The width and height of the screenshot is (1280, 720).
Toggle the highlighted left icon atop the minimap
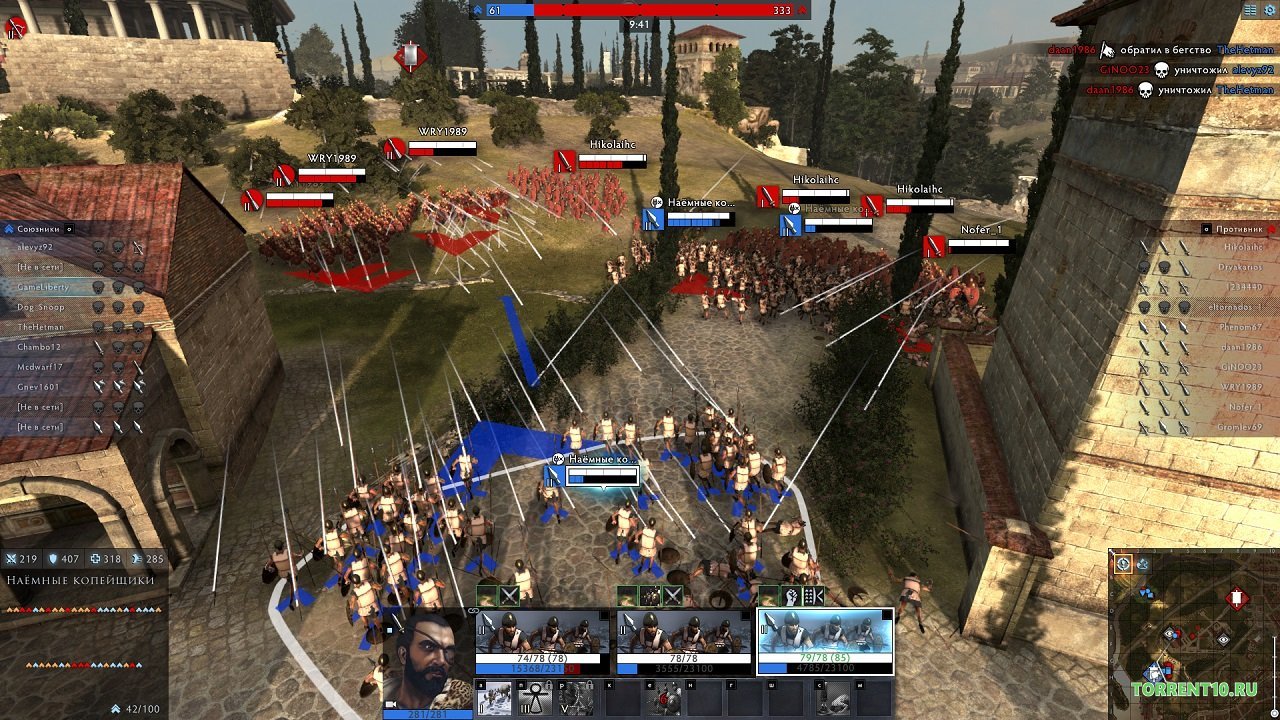1123,564
